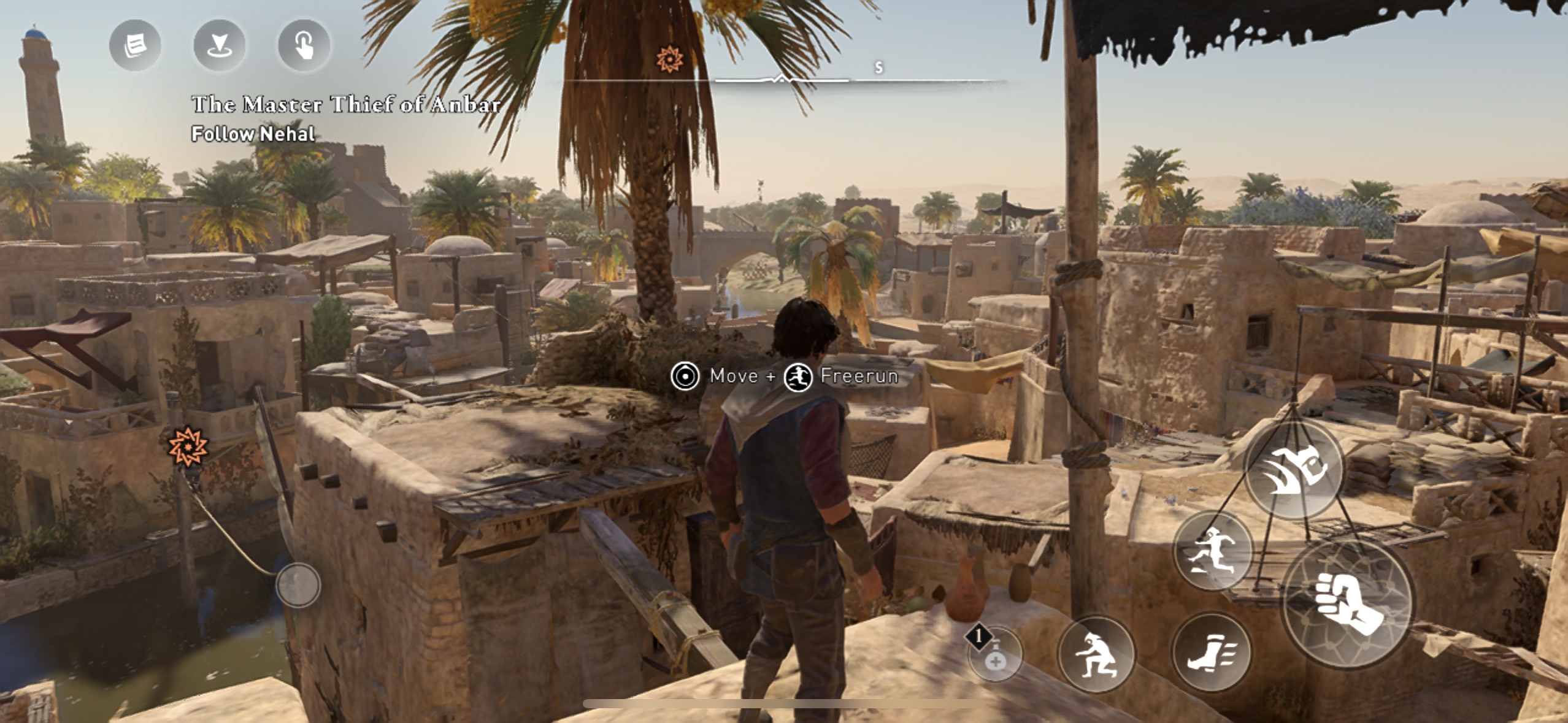
Task: Toggle the crouch stance button
Action: pyautogui.click(x=1096, y=654)
